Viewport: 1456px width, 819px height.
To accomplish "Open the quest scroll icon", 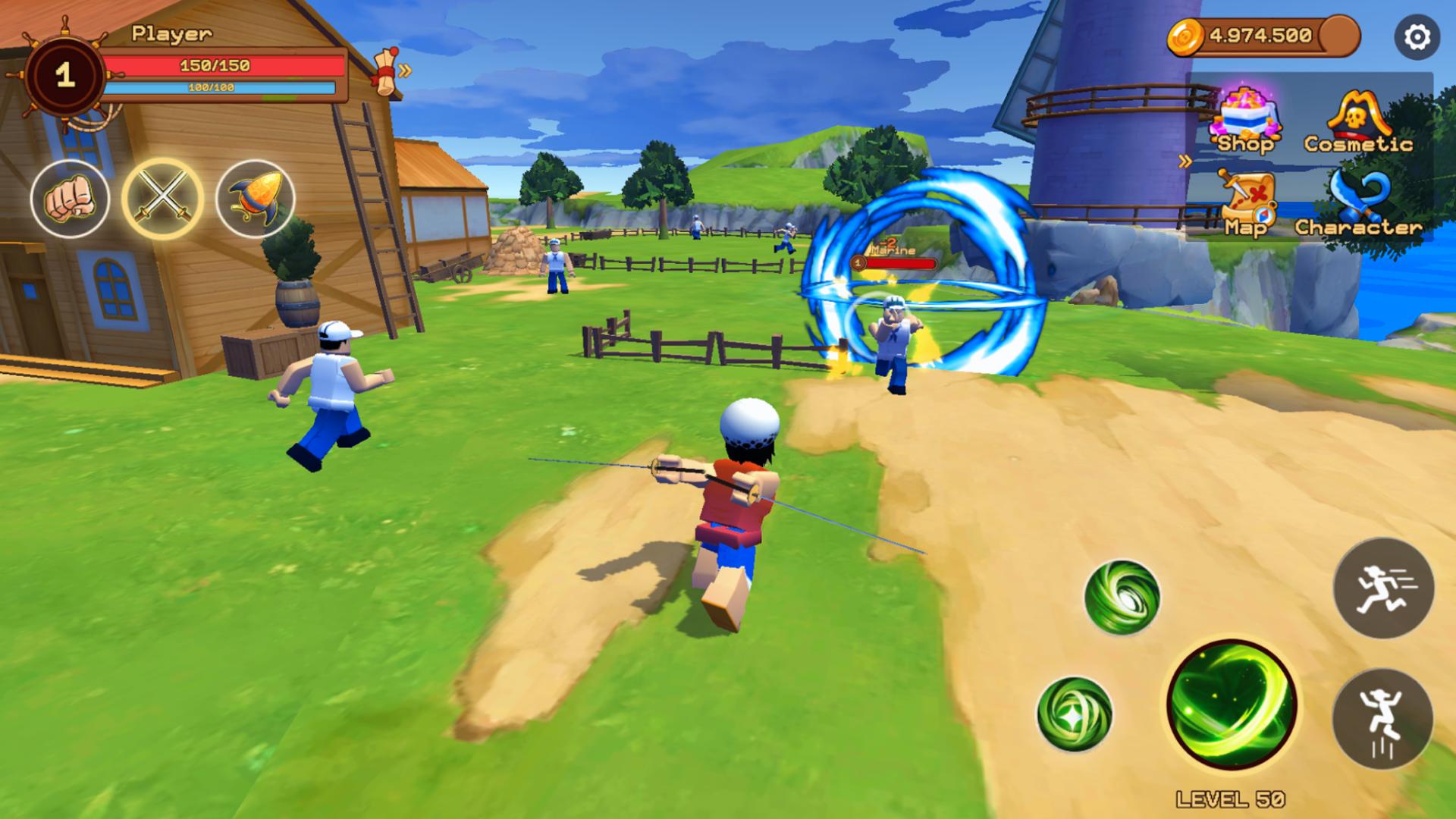I will [x=385, y=72].
